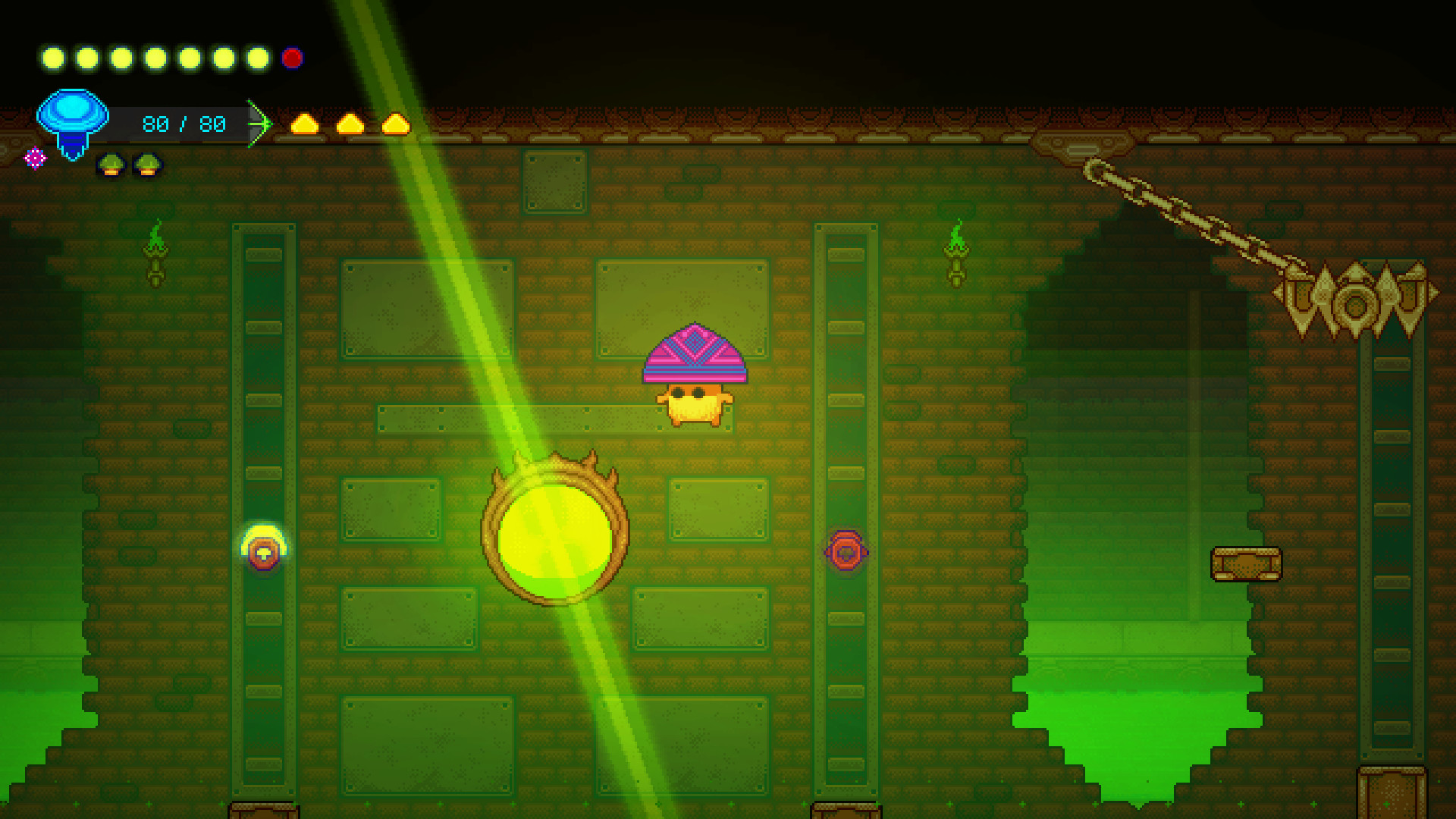Toggle the red orb at end of pip row
This screenshot has width=1456, height=819.
click(x=292, y=57)
